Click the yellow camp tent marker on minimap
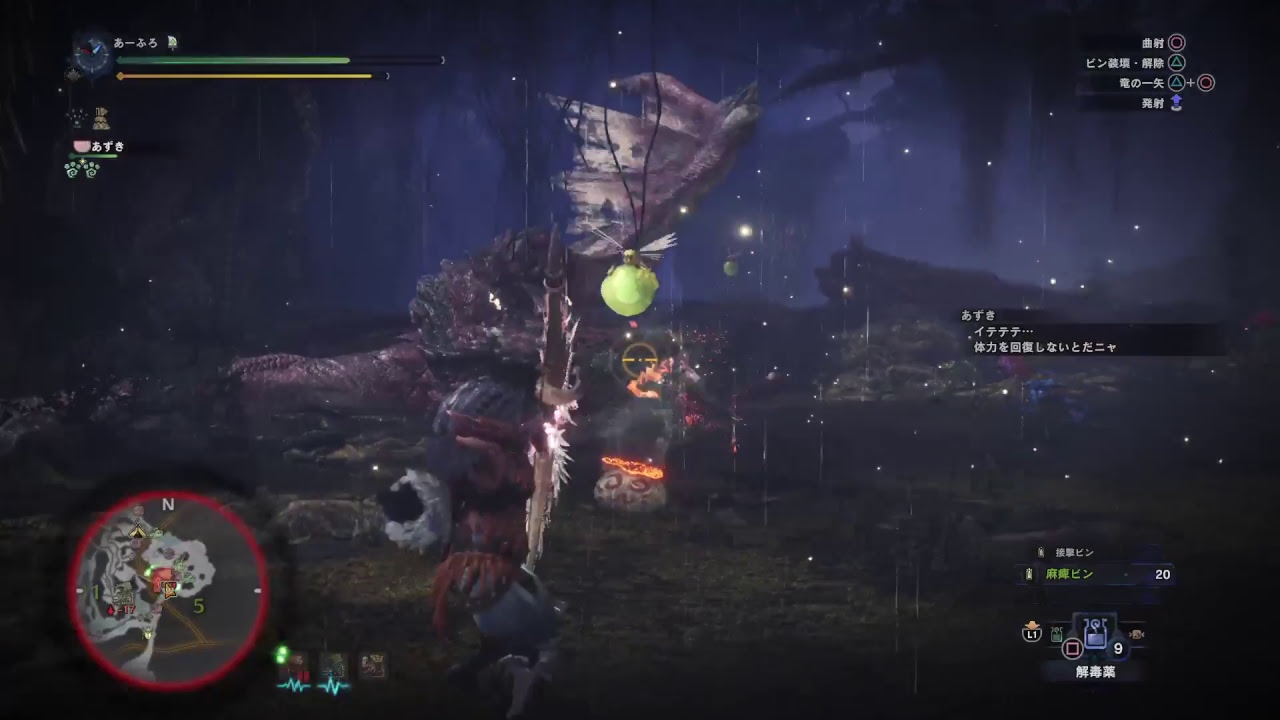 (x=137, y=530)
